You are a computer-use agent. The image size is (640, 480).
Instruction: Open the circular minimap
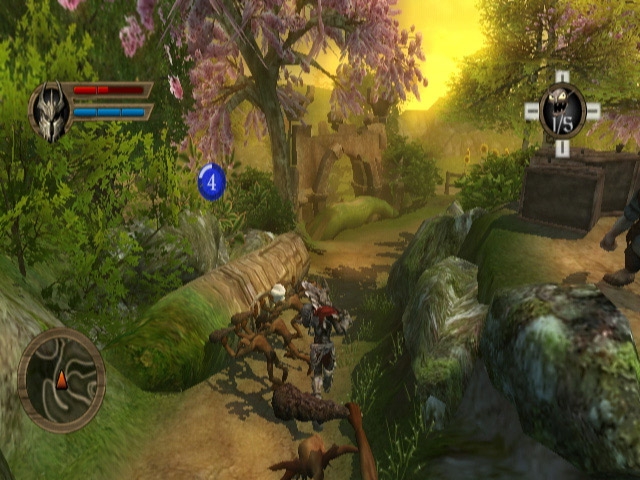[61, 380]
